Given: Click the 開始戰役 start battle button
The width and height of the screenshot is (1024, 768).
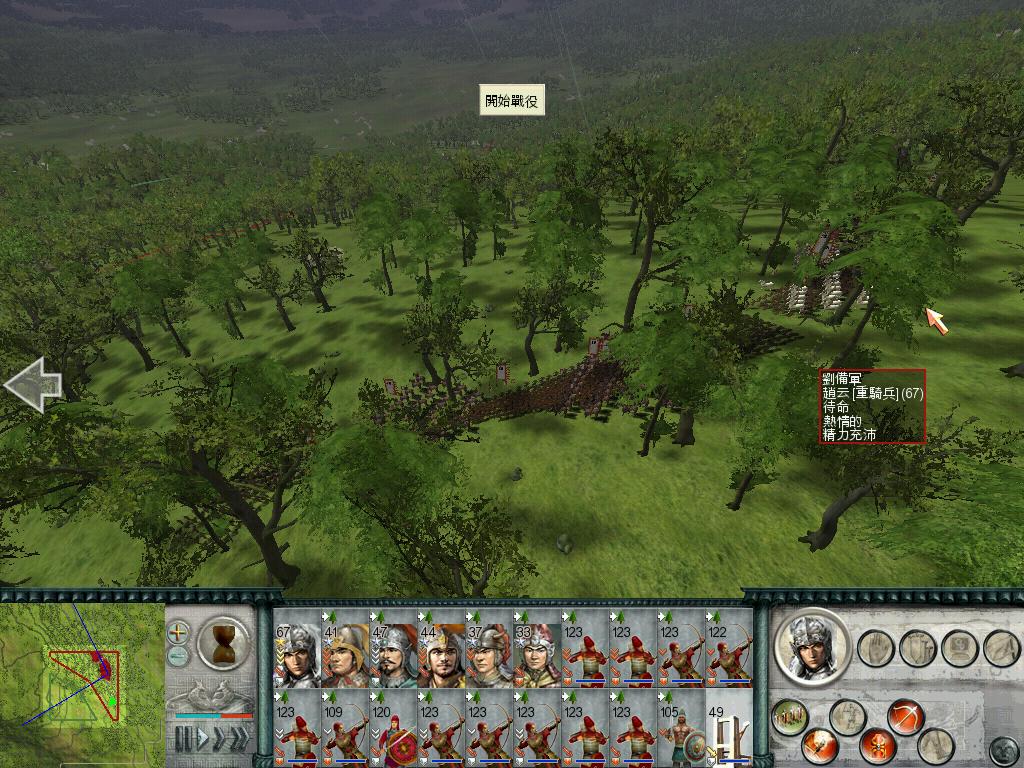Looking at the screenshot, I should (512, 100).
